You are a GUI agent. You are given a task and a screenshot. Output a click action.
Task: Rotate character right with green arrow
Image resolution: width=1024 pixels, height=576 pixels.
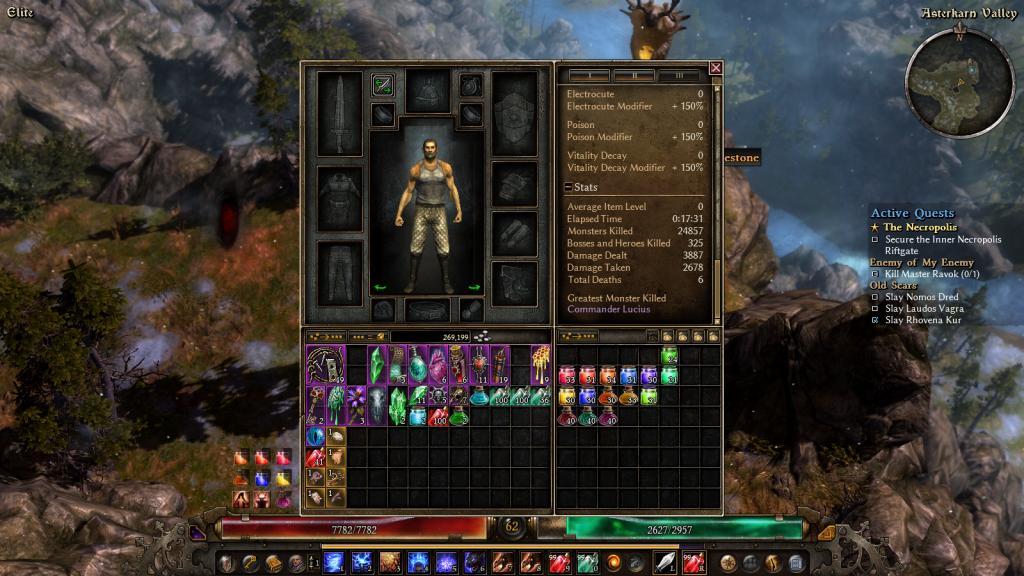point(474,288)
